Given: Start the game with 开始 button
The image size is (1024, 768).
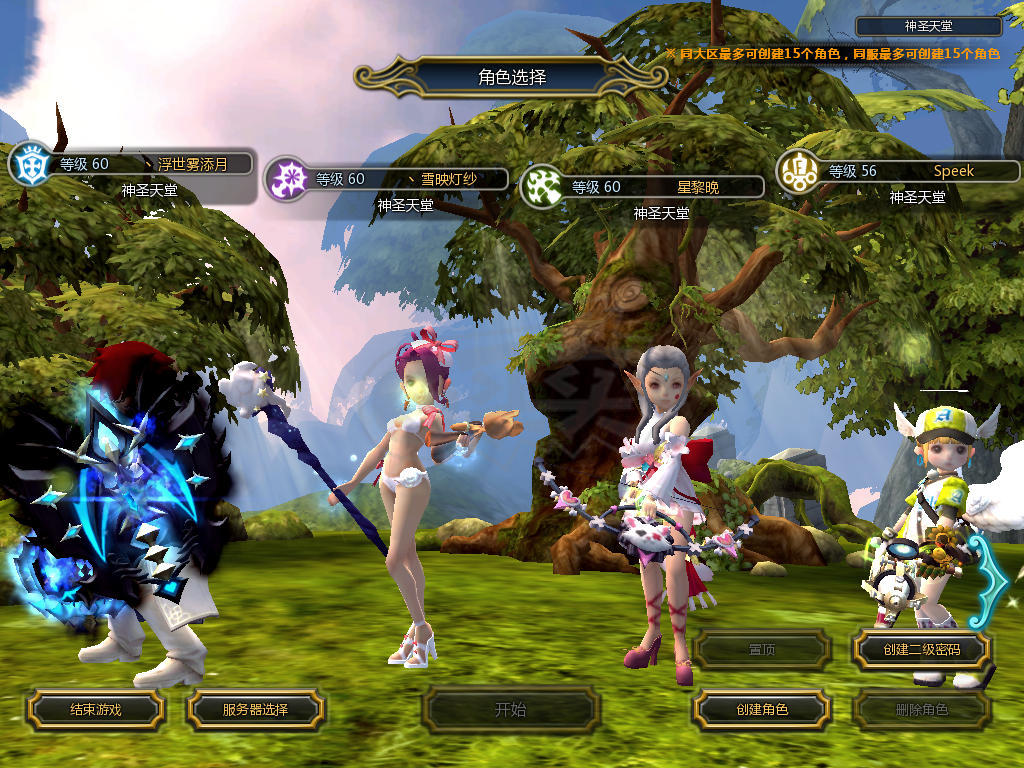Looking at the screenshot, I should click(x=510, y=710).
